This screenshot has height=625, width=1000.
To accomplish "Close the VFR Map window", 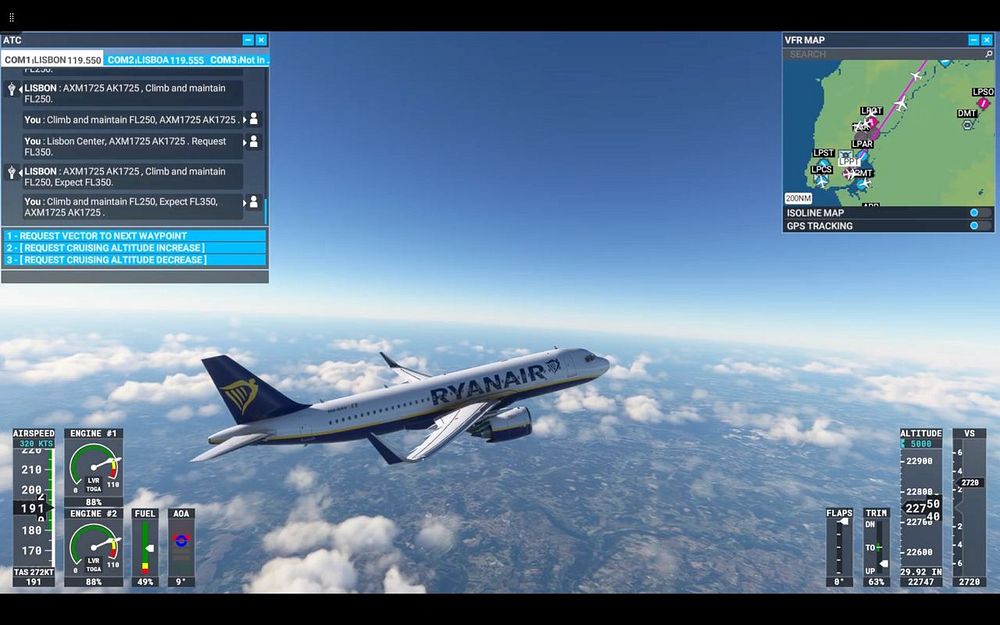I will click(986, 40).
